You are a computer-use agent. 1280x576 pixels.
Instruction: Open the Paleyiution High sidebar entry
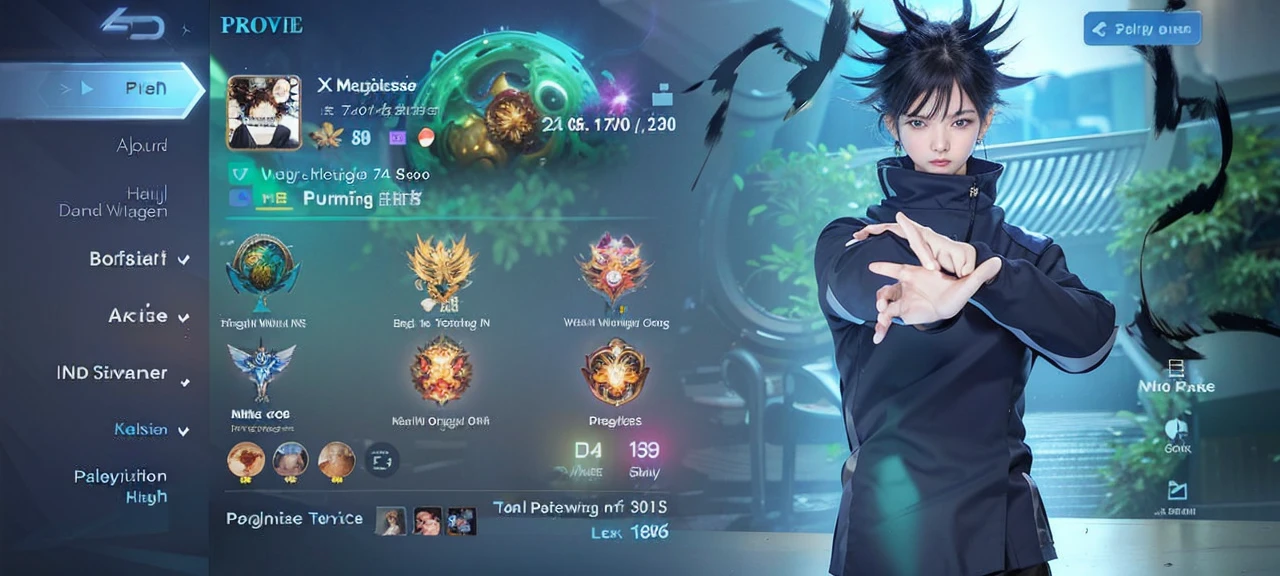tap(120, 486)
